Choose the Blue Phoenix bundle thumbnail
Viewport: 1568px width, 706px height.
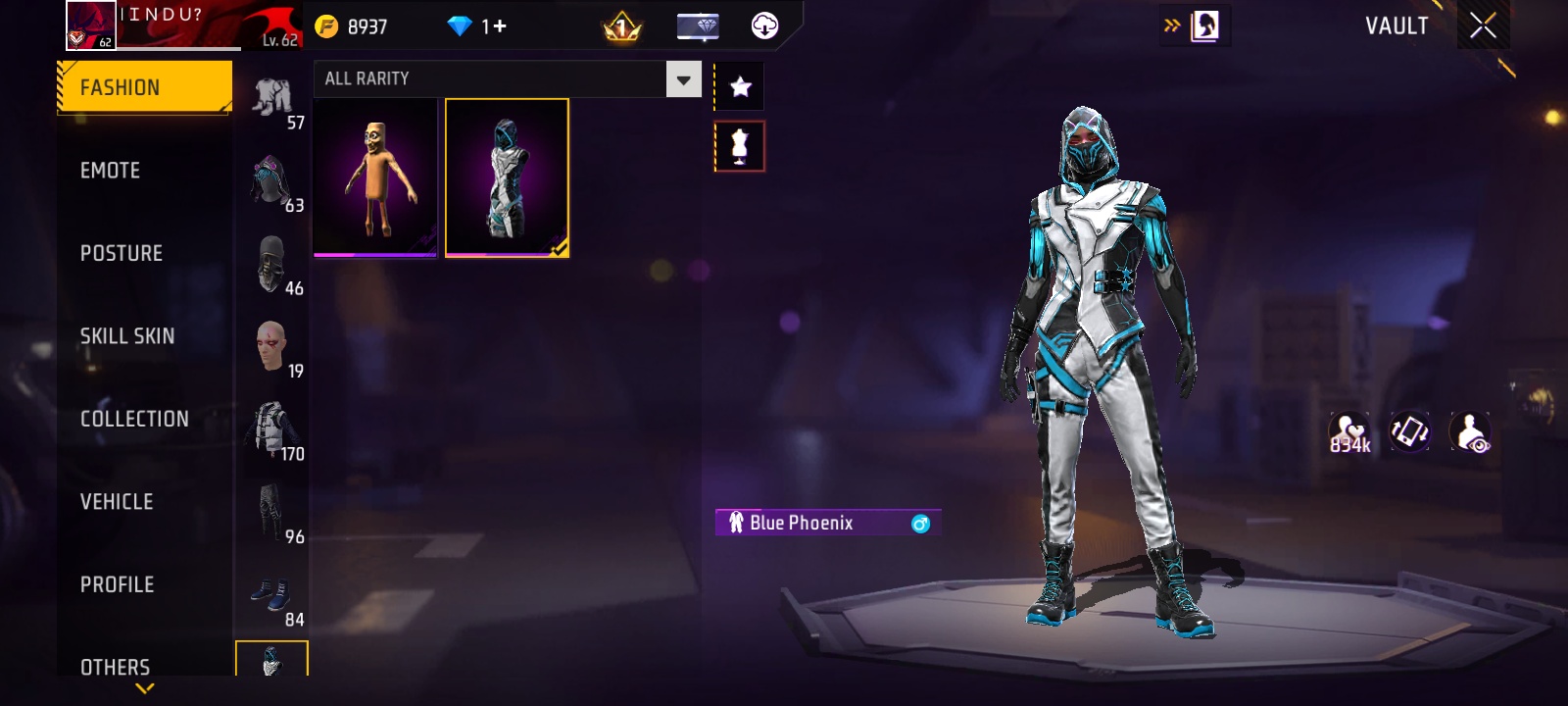click(507, 177)
